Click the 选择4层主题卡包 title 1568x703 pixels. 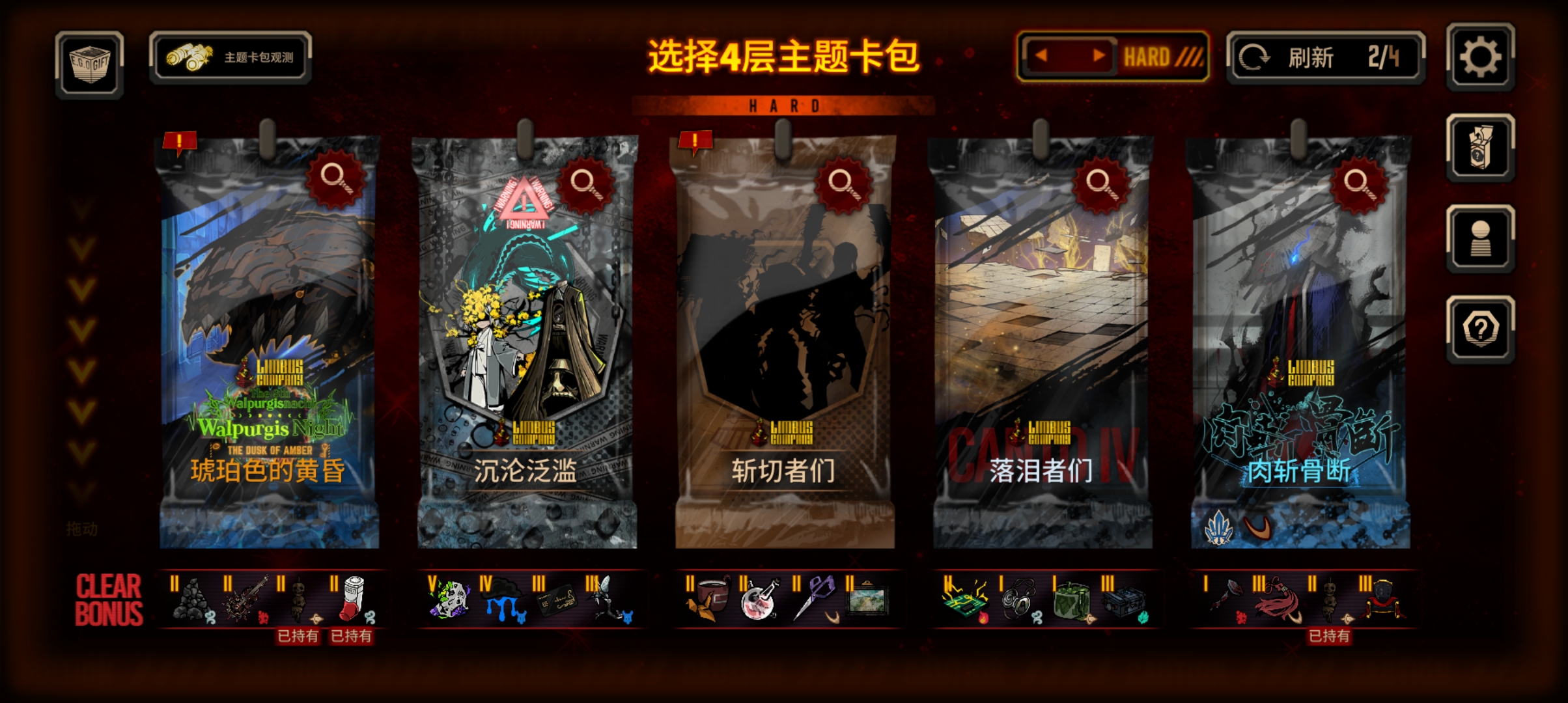785,57
